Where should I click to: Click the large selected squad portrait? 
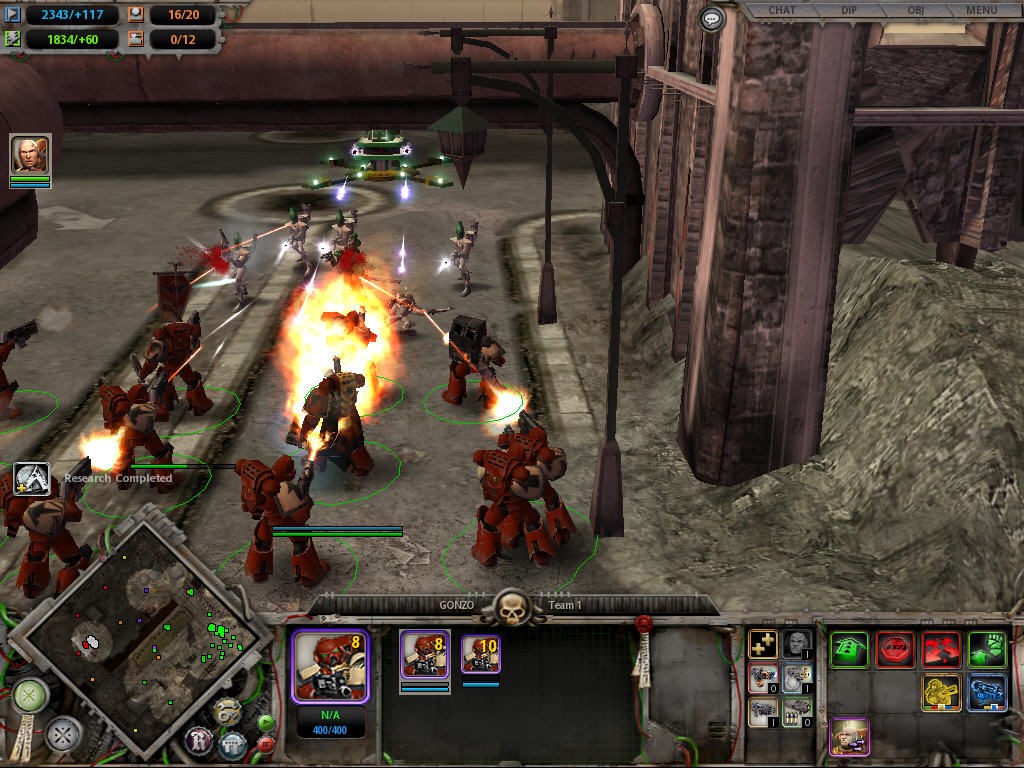coord(330,666)
